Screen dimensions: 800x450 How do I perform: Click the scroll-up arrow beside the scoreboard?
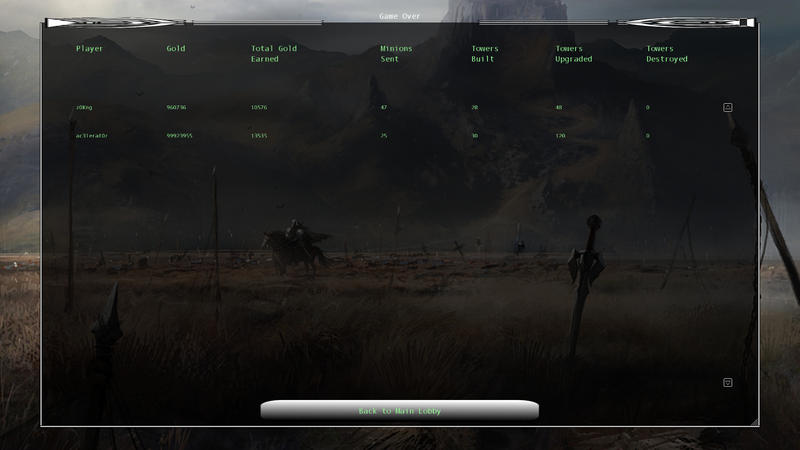728,107
